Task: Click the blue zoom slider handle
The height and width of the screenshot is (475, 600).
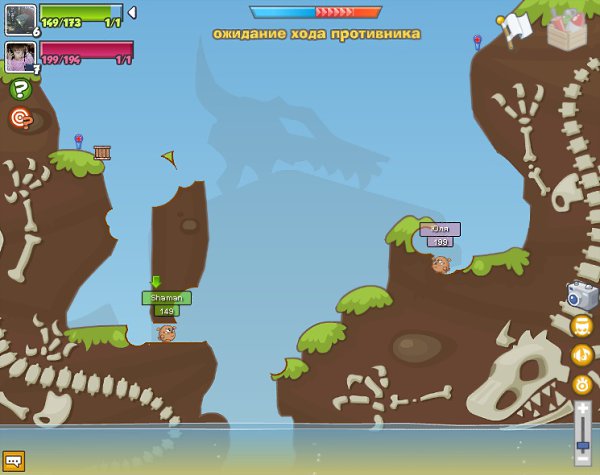Action: pyautogui.click(x=582, y=445)
